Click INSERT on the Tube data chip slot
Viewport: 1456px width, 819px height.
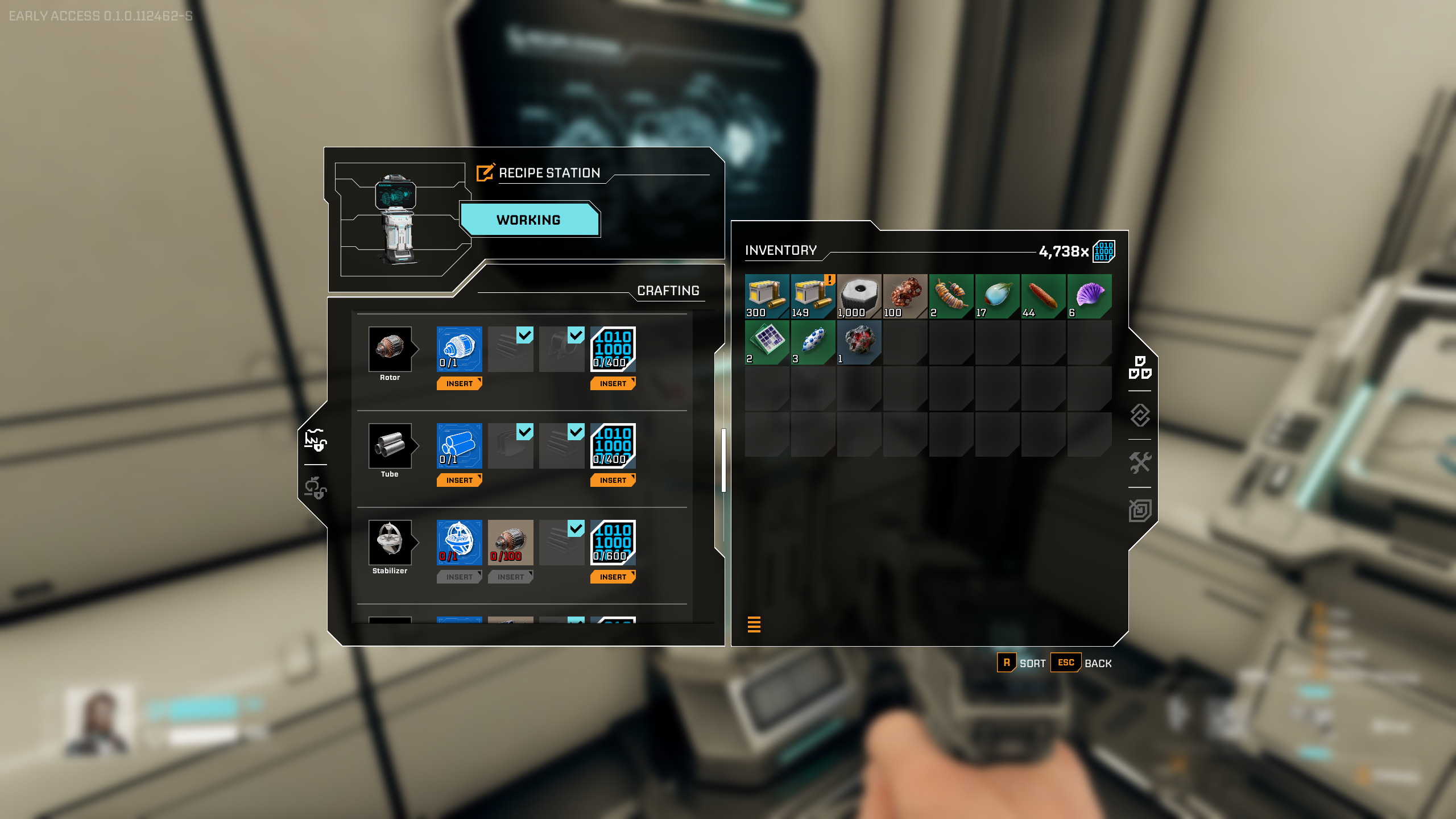[x=612, y=480]
